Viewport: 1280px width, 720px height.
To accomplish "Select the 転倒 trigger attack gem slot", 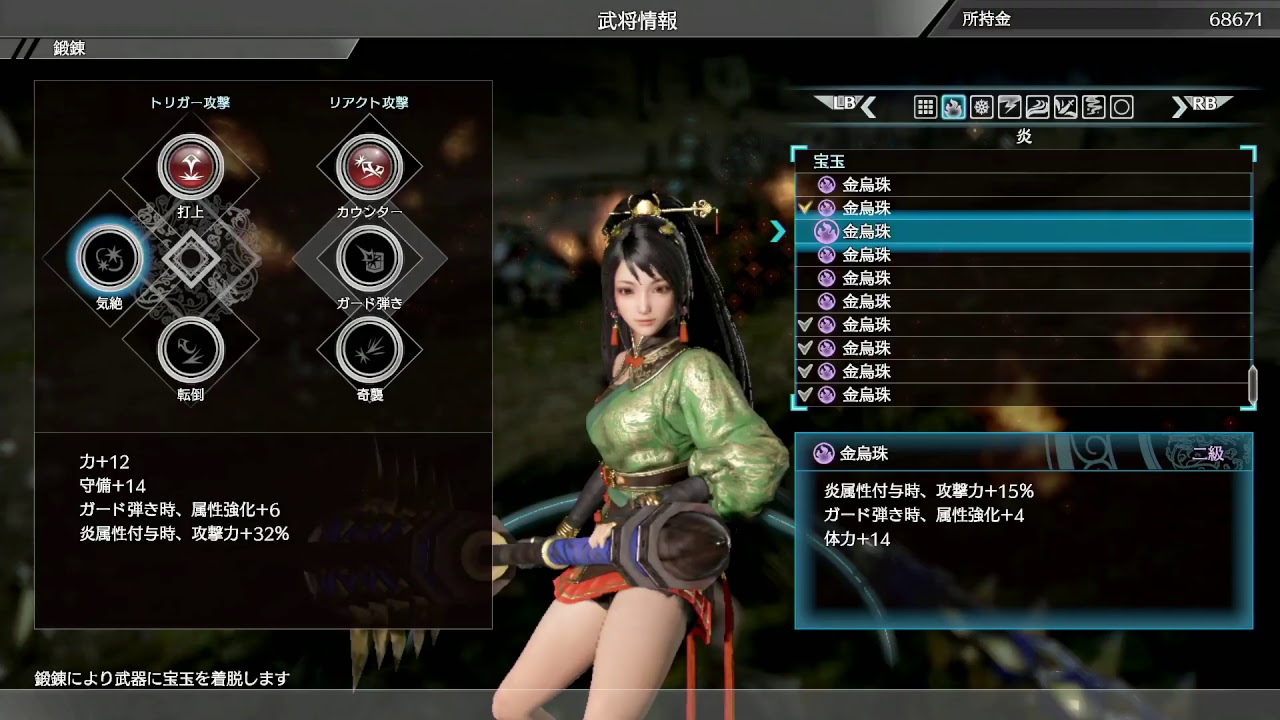I will pyautogui.click(x=190, y=348).
